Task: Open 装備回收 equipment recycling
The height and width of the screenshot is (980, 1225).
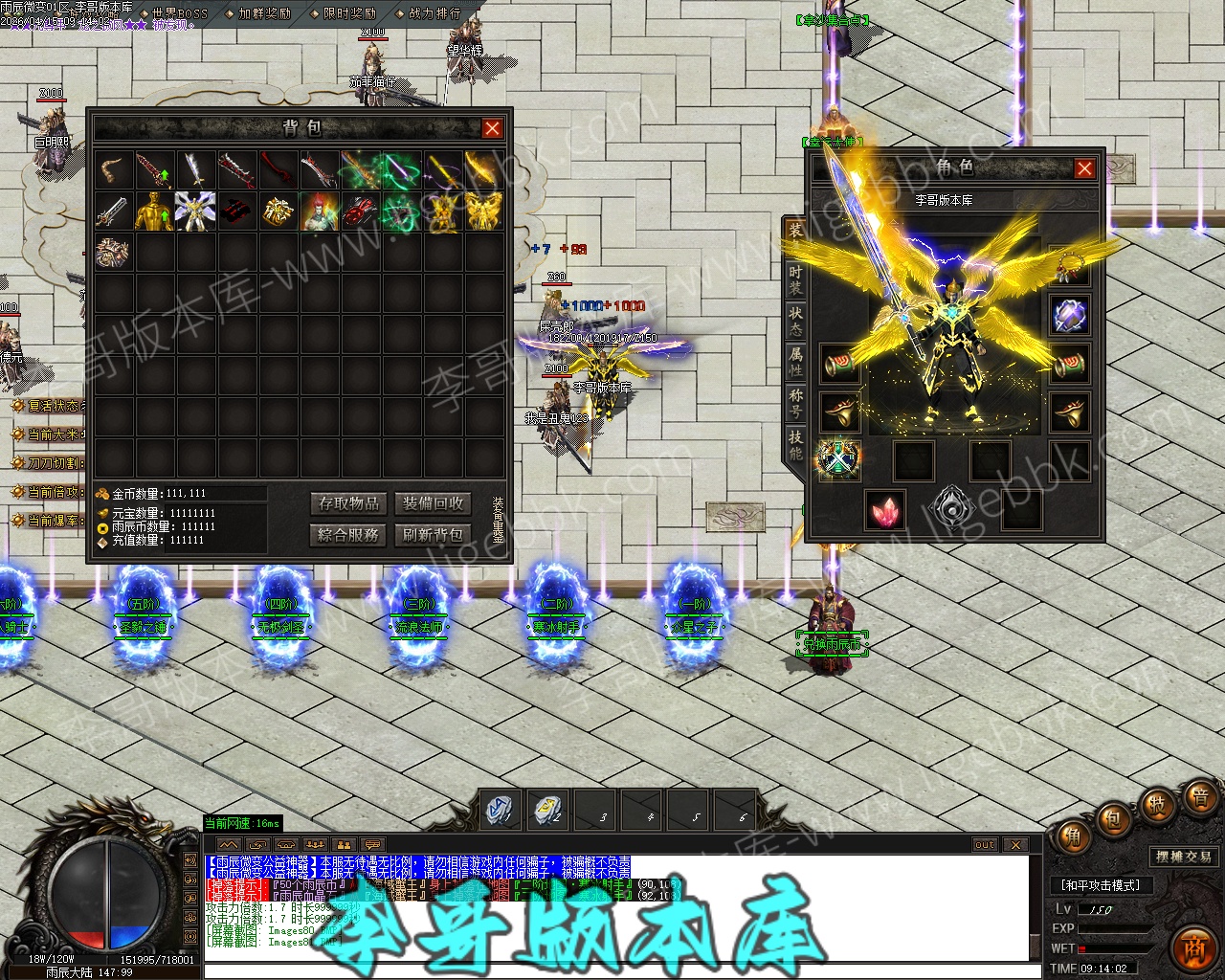Action: point(433,503)
